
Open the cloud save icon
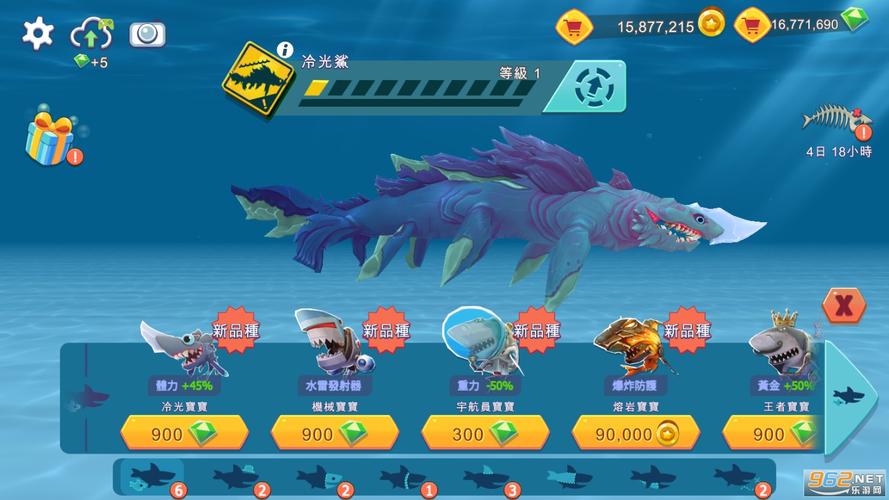click(x=91, y=35)
